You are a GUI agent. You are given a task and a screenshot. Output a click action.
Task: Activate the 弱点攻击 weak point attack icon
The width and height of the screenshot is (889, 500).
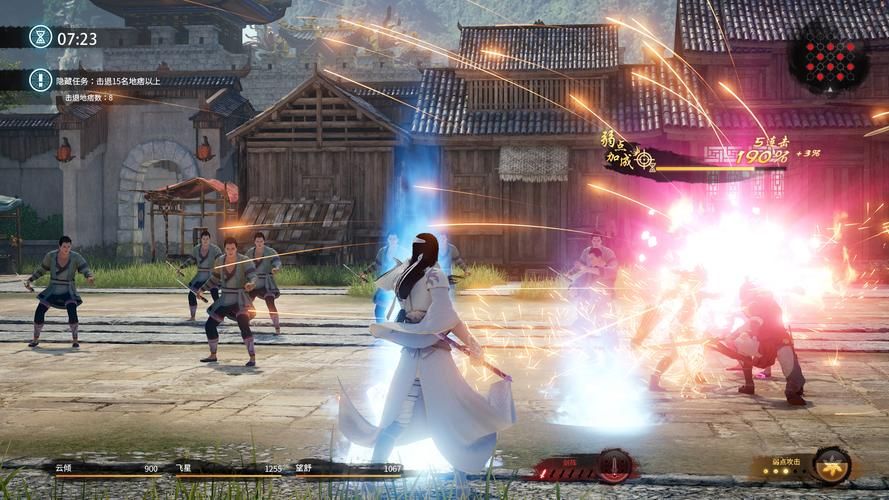click(831, 465)
